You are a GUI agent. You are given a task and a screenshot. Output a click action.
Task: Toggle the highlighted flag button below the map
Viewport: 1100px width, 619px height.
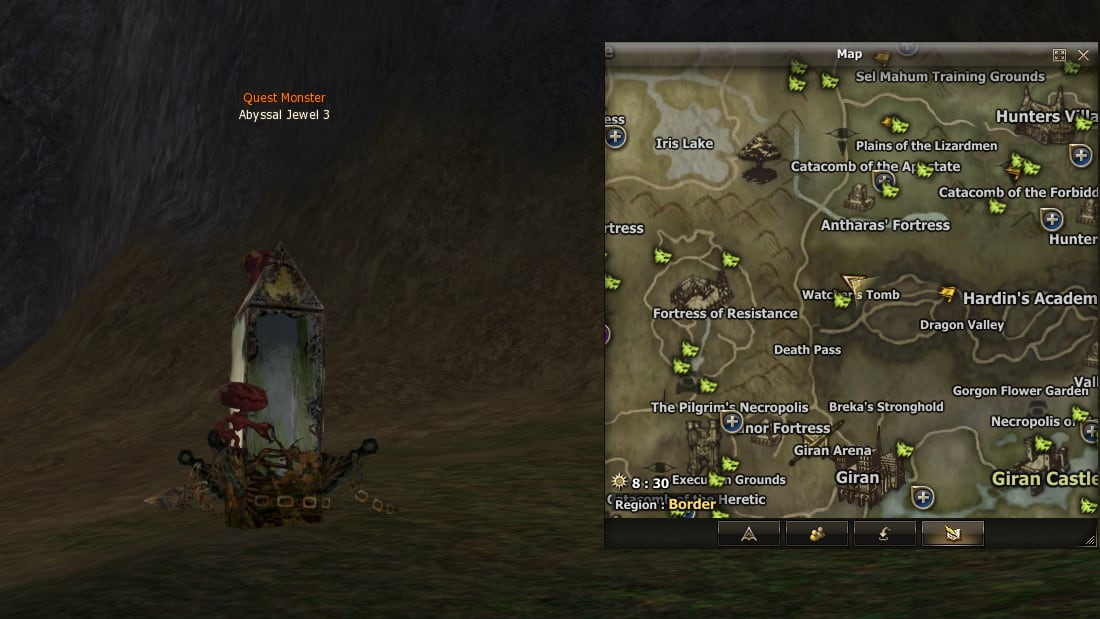[952, 534]
